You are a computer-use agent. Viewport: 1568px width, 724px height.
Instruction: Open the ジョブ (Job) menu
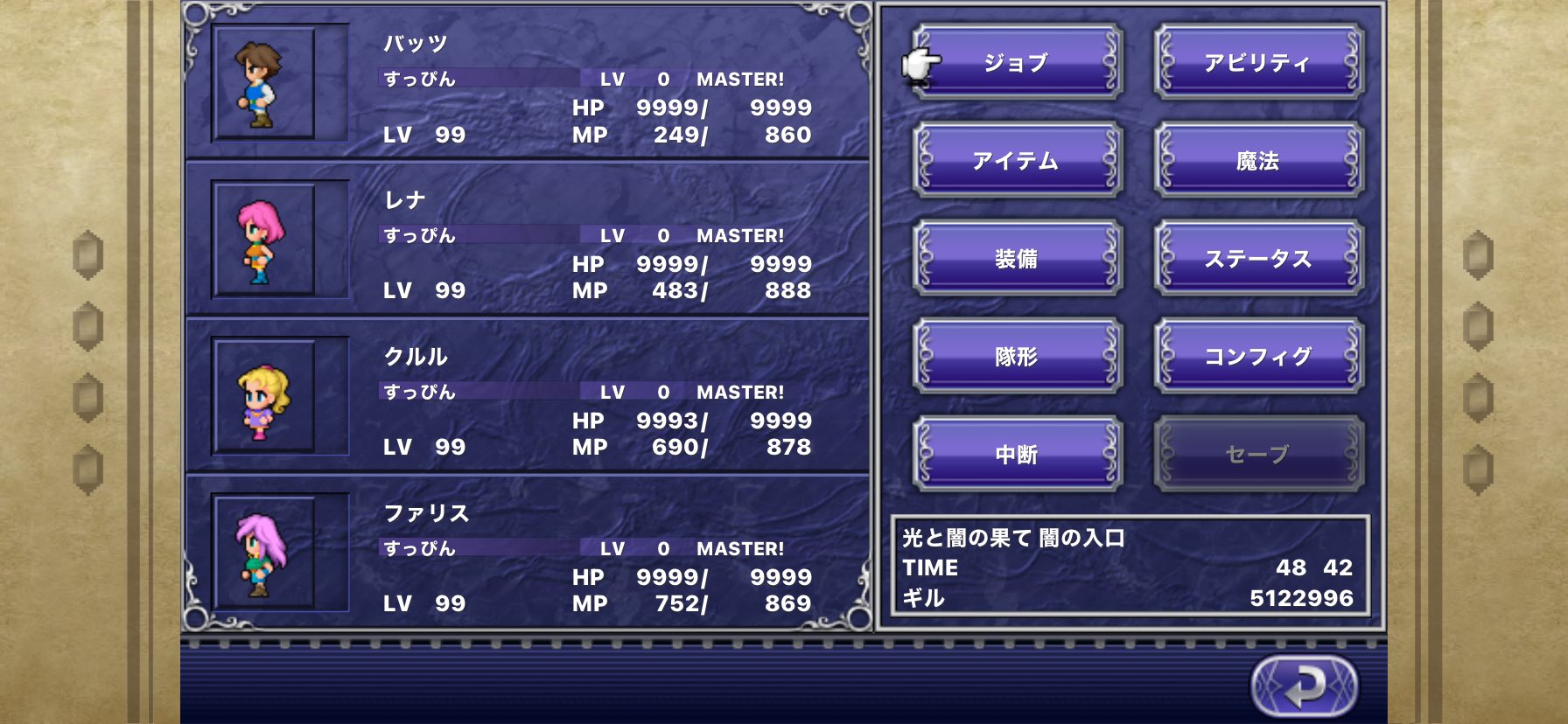1017,62
